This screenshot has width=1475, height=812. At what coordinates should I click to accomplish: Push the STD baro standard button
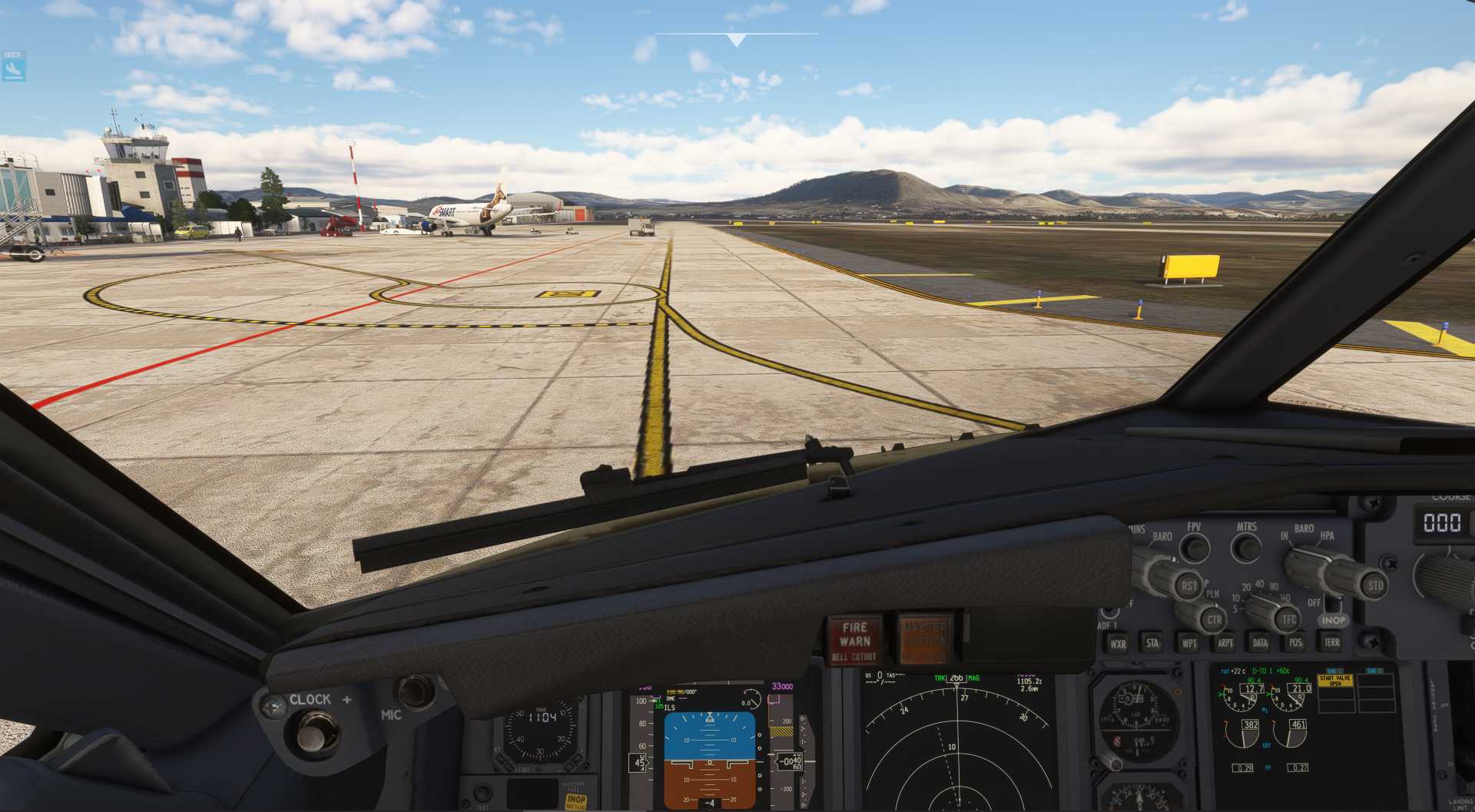tap(1374, 585)
